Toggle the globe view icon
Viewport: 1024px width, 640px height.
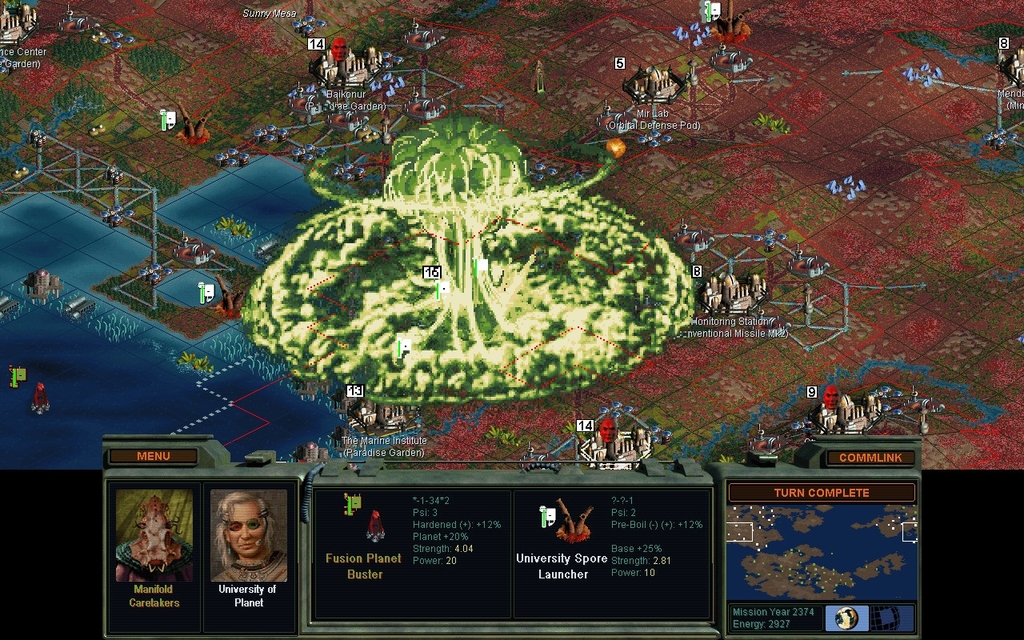click(x=847, y=617)
